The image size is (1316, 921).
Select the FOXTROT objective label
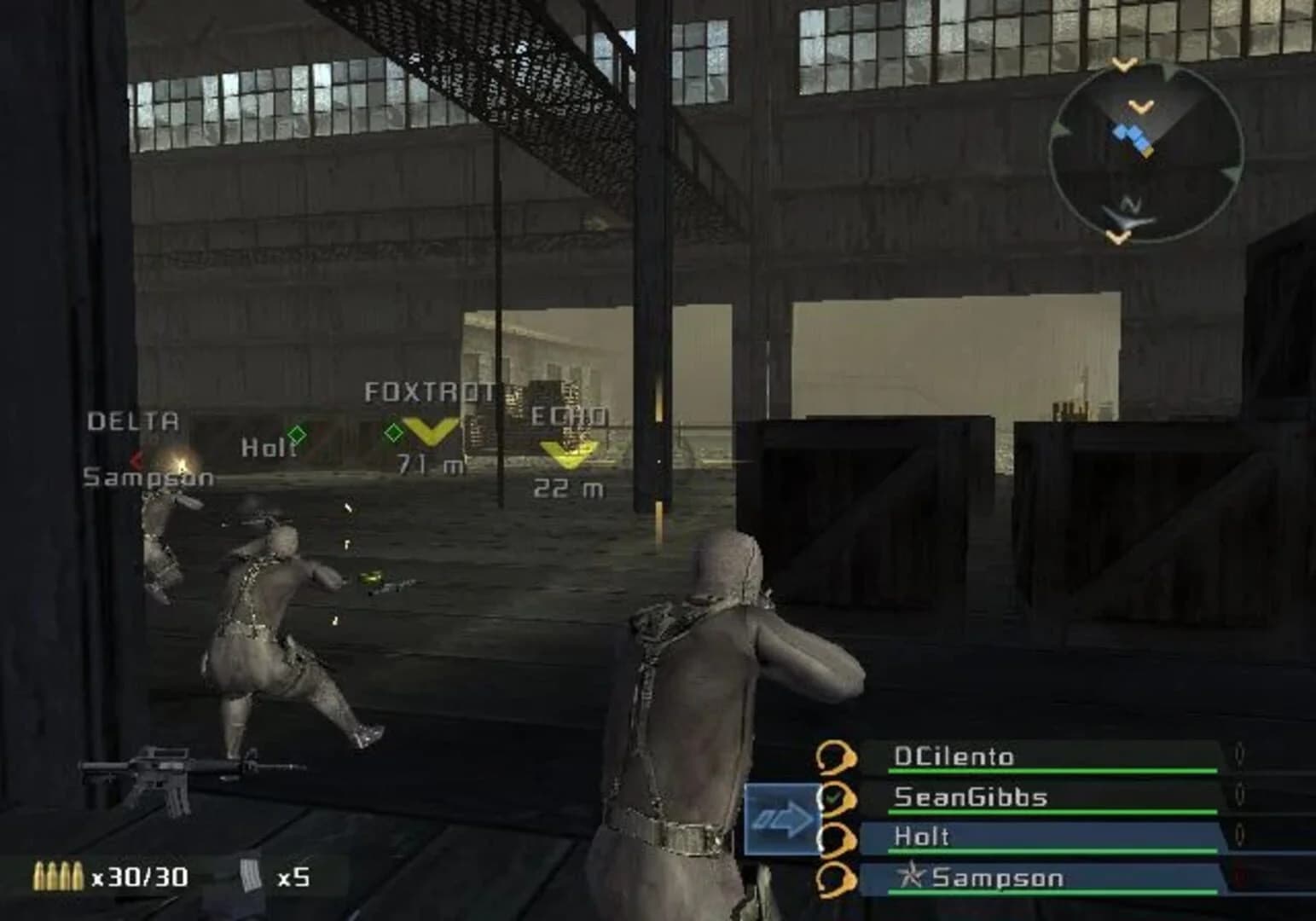tap(430, 391)
